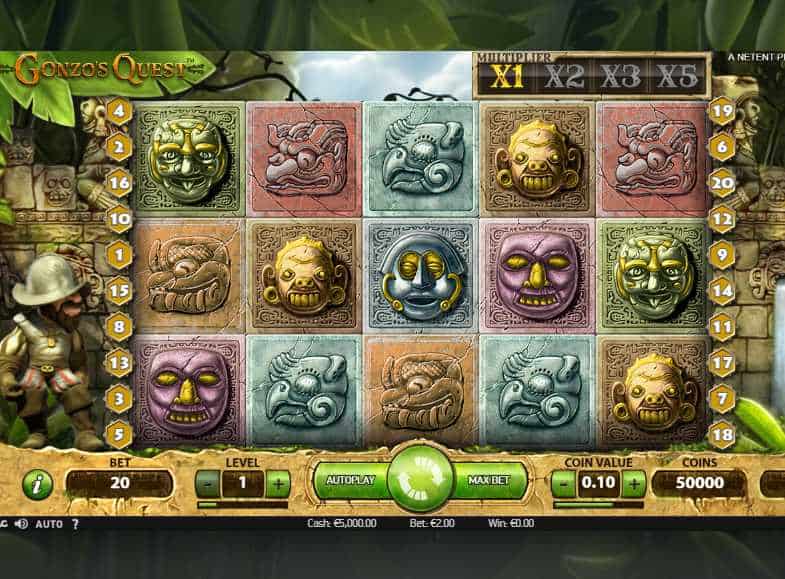Image resolution: width=785 pixels, height=579 pixels.
Task: Increase the bet level
Action: pos(278,484)
